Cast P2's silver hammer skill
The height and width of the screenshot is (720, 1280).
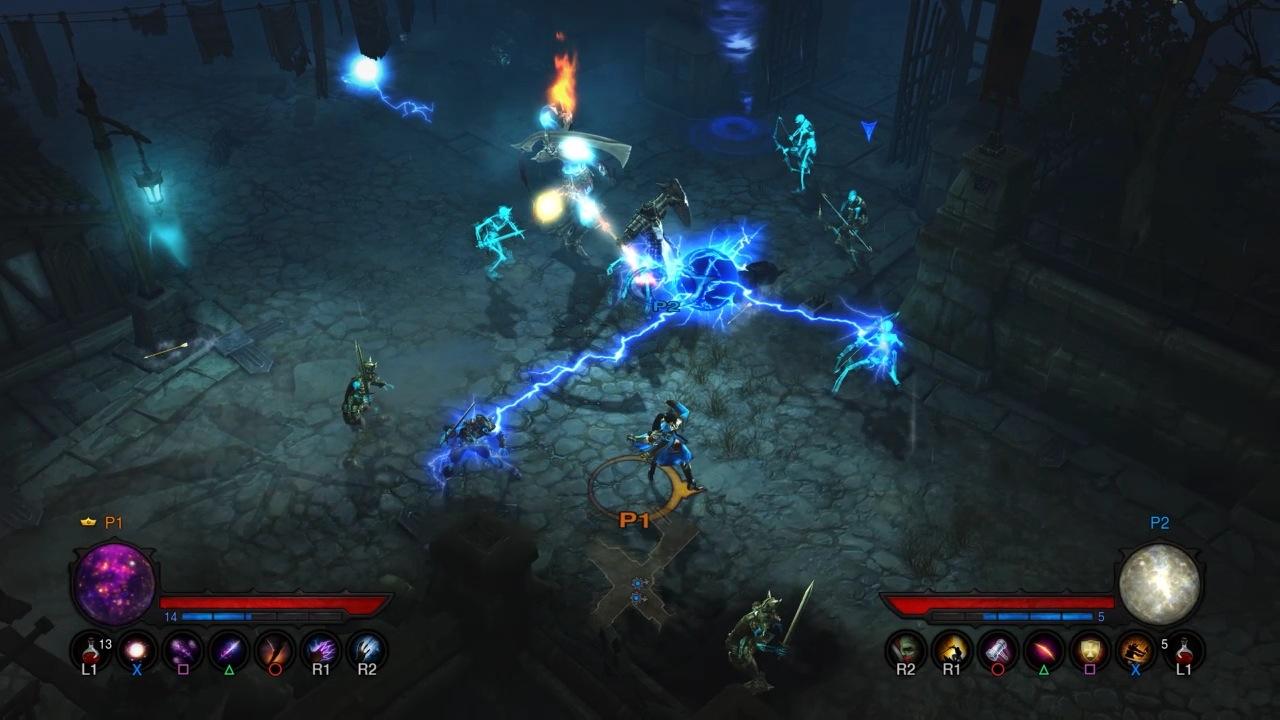coord(998,650)
